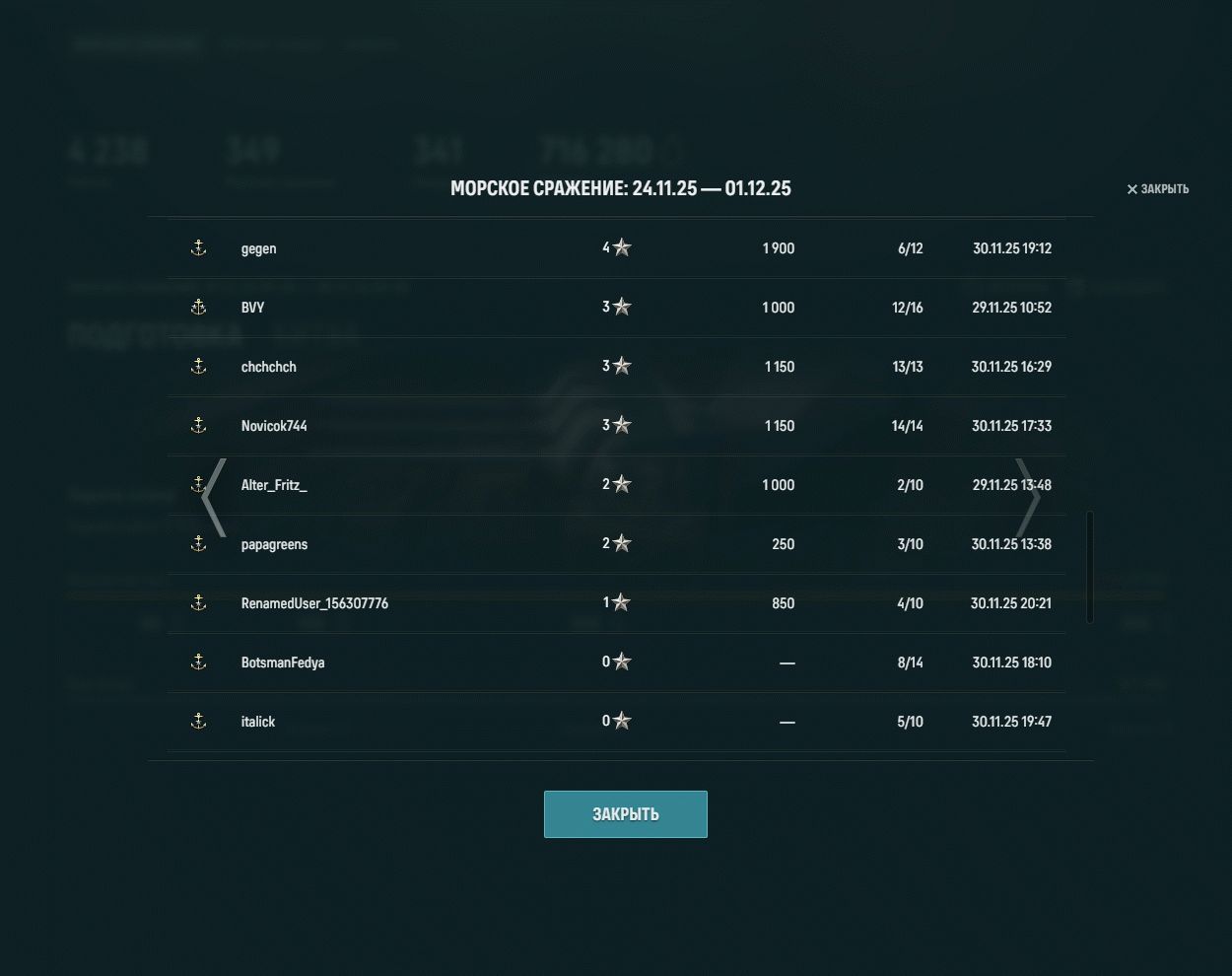Select the Alter_Fritz_ player name
The height and width of the screenshot is (976, 1232).
tap(274, 485)
